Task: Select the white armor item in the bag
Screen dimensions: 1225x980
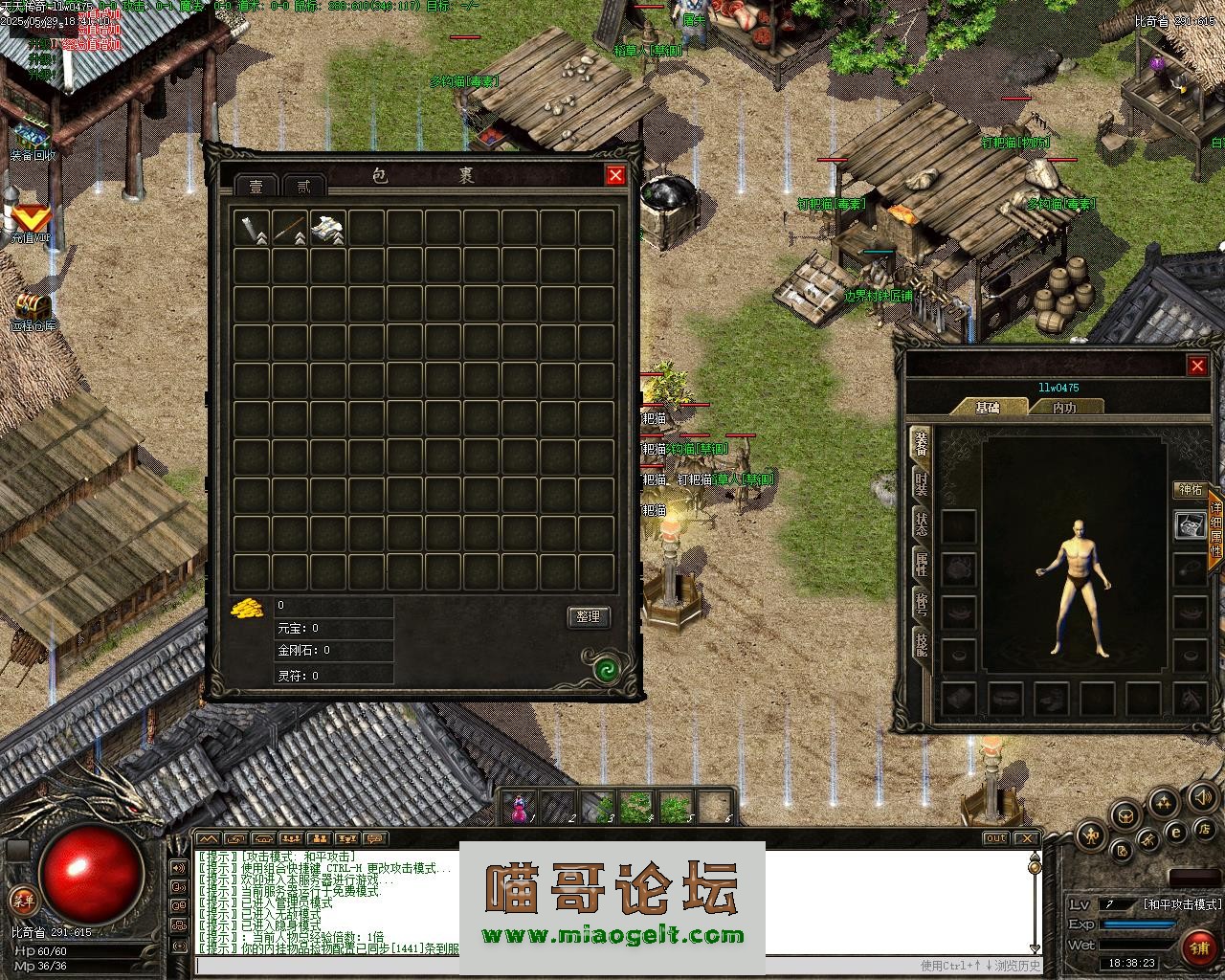Action: click(327, 229)
